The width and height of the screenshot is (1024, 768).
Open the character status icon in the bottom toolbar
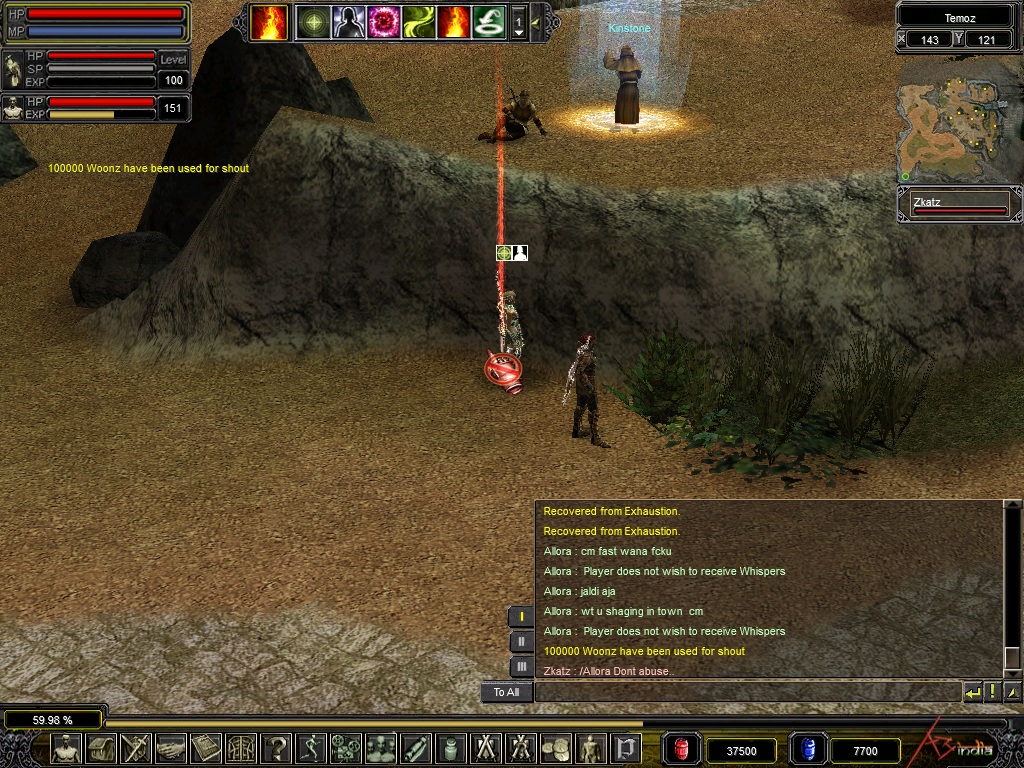click(x=66, y=748)
